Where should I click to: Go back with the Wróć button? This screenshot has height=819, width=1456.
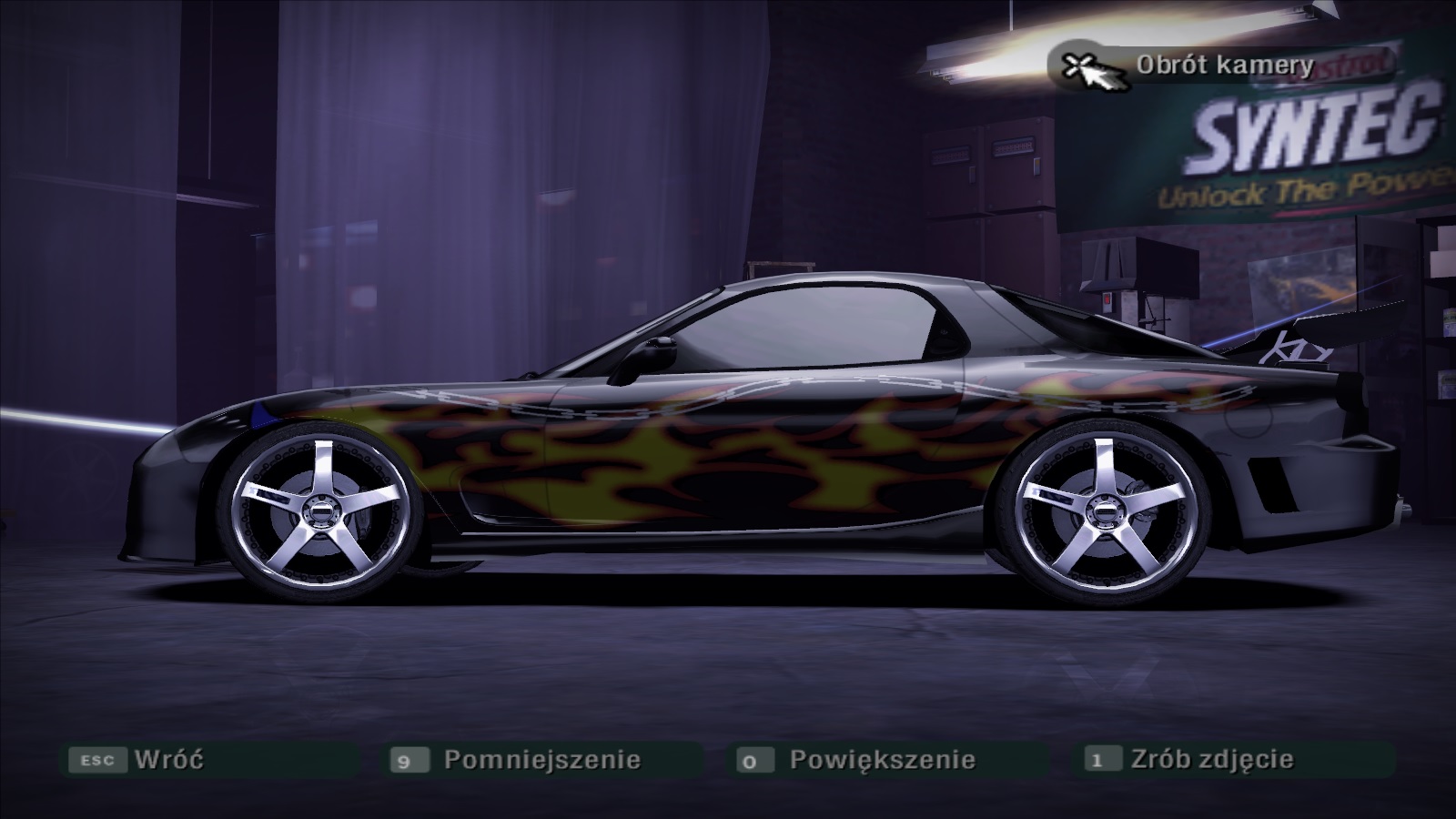168,759
